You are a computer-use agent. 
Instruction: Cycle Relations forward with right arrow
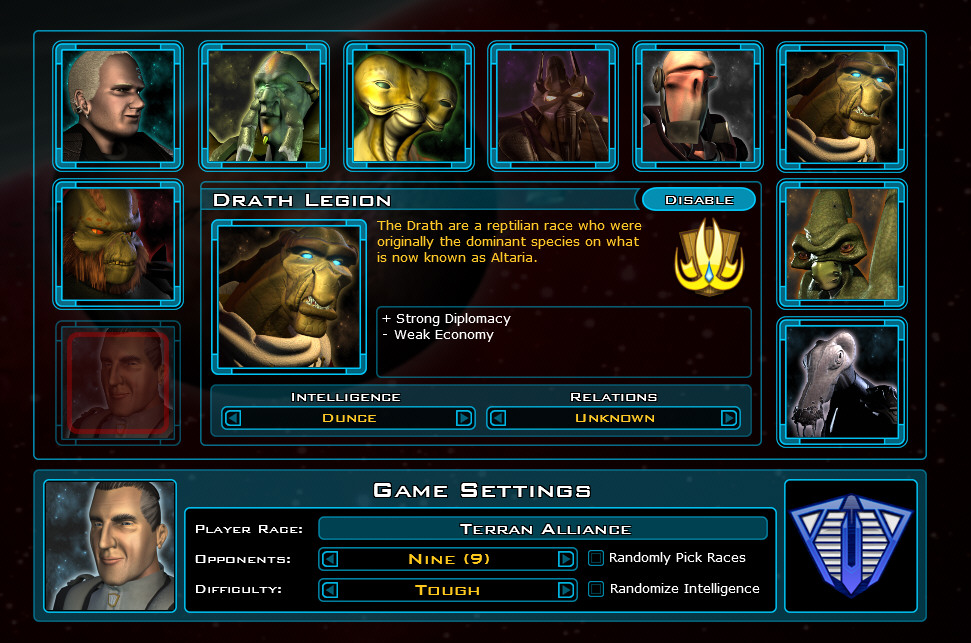(x=729, y=418)
